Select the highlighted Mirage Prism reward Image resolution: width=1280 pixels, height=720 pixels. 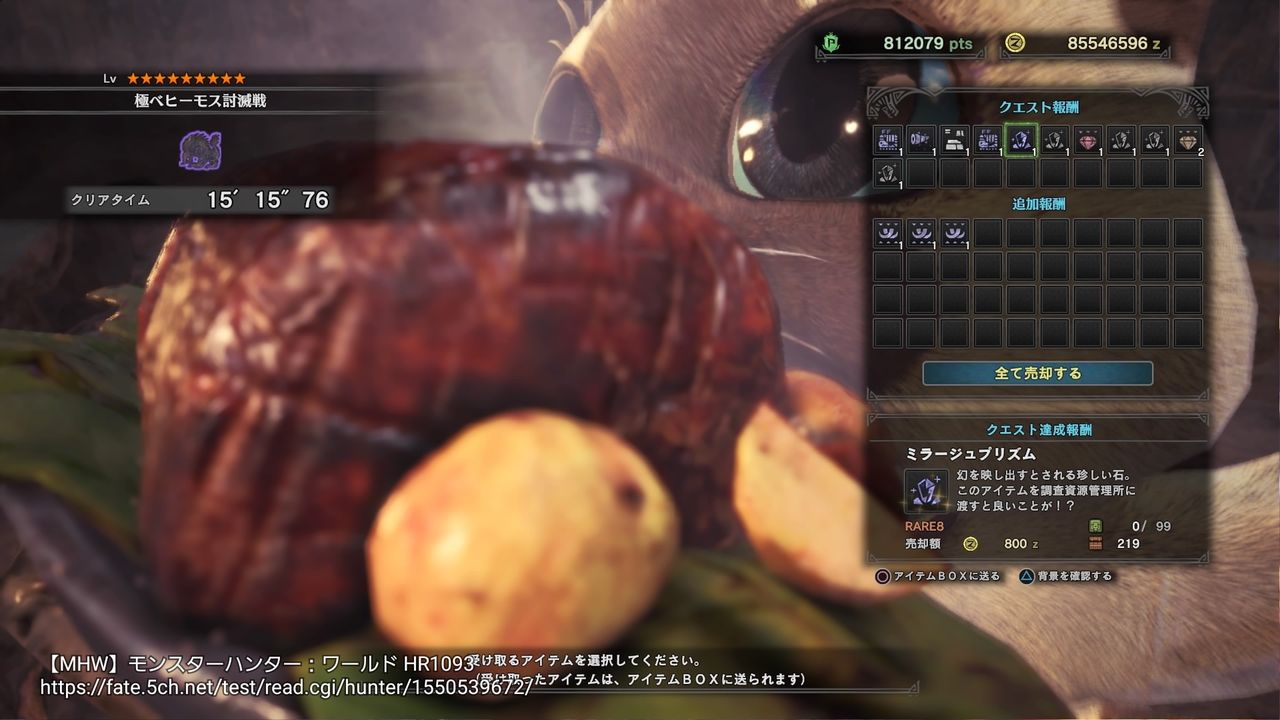[1021, 140]
